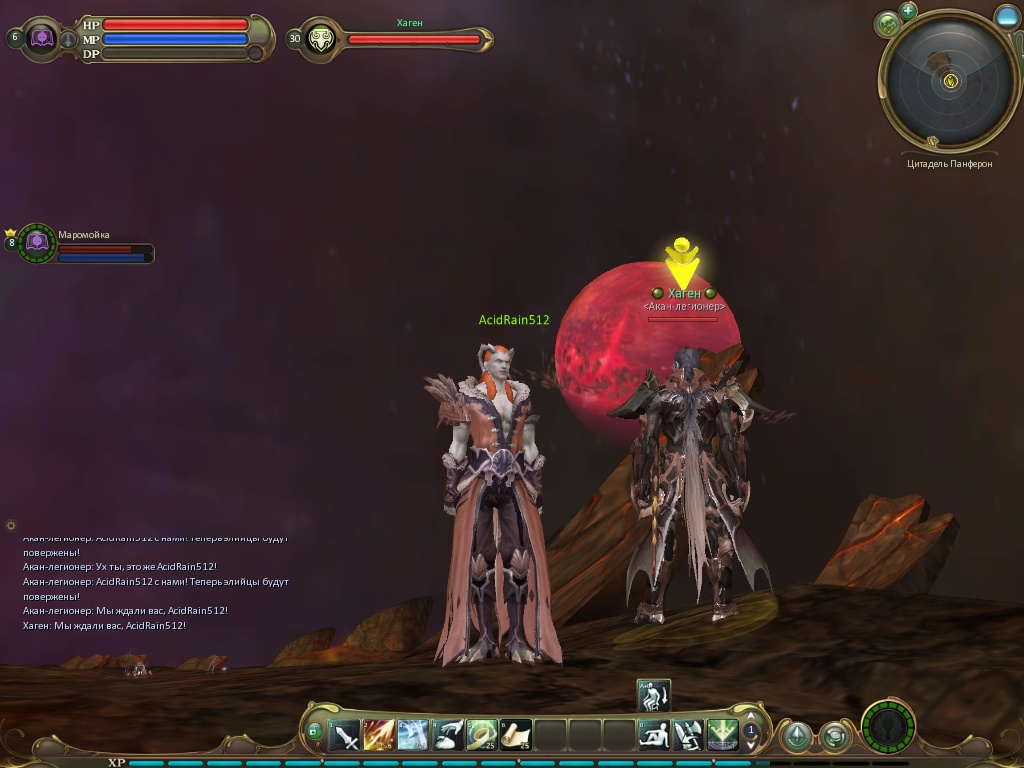Open the green diamond menu button
This screenshot has height=768, width=1024.
pyautogui.click(x=797, y=737)
